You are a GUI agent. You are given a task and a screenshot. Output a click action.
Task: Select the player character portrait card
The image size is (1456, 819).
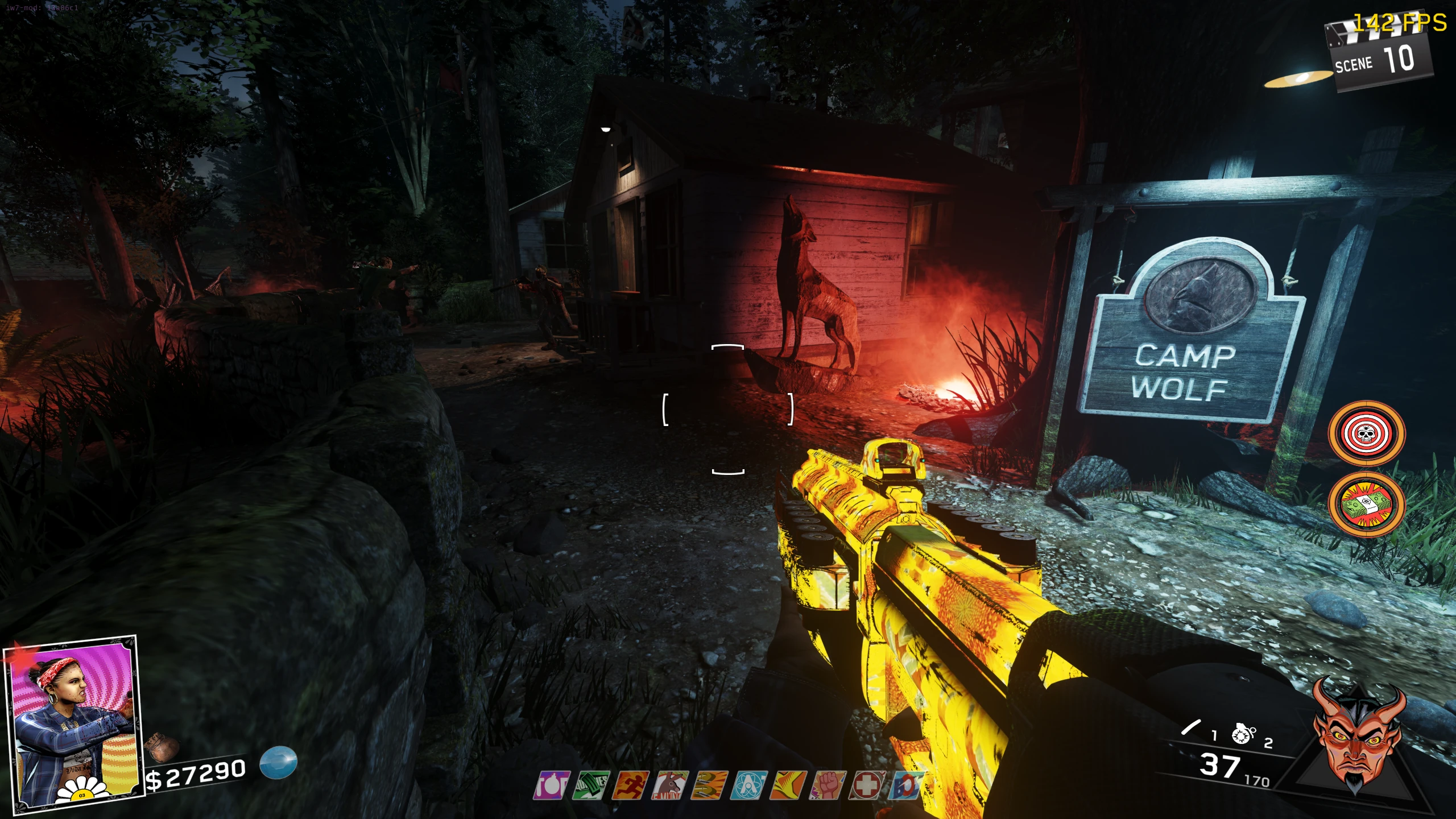tap(71, 722)
